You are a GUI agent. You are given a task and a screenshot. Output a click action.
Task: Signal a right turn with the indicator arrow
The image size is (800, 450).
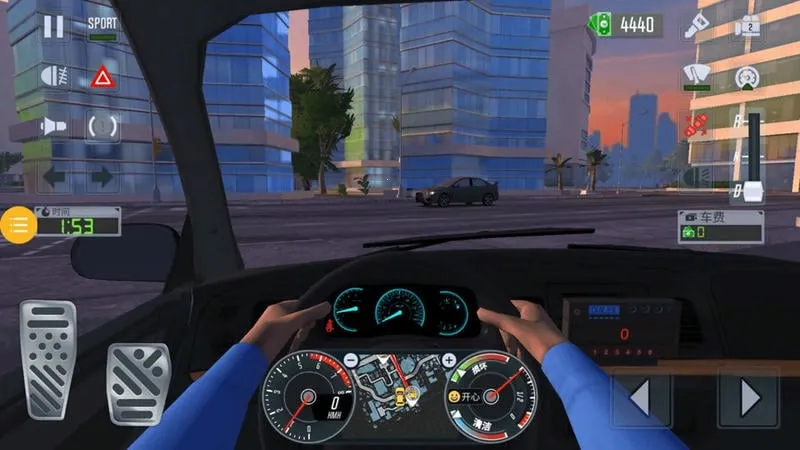click(x=102, y=178)
